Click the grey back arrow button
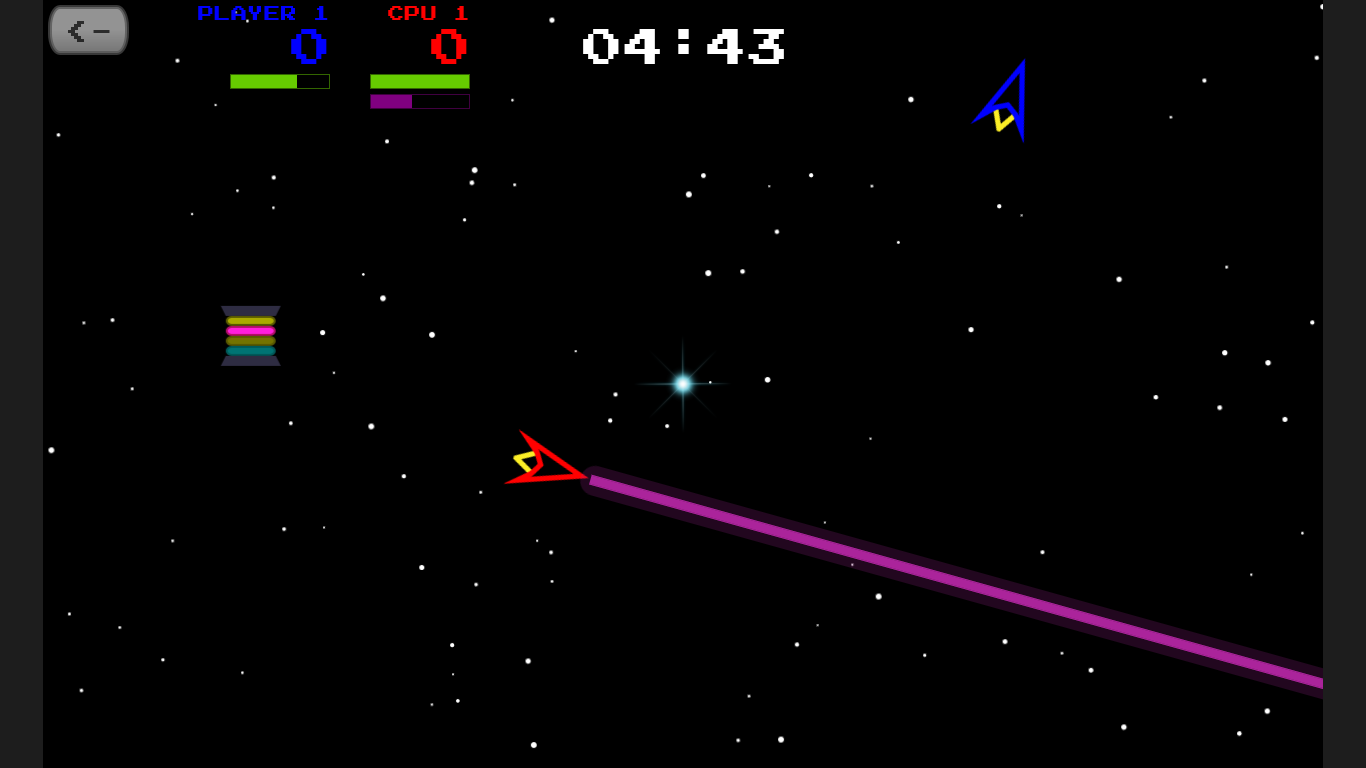The width and height of the screenshot is (1366, 768). point(88,31)
